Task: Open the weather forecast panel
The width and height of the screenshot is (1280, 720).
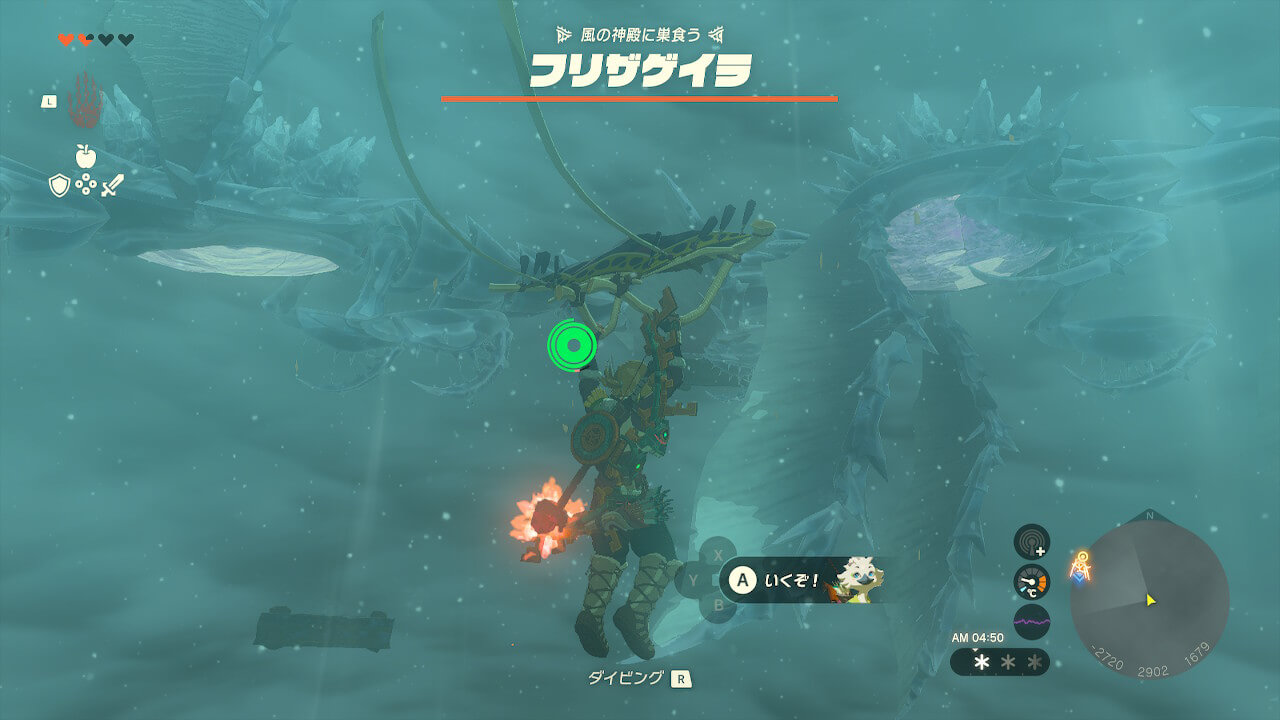Action: (999, 662)
